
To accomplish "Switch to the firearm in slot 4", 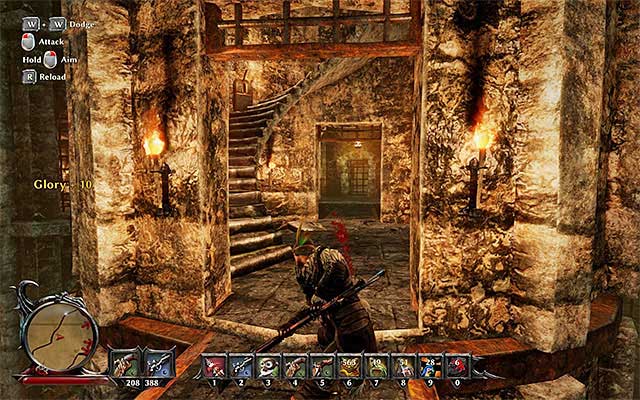I will [296, 366].
